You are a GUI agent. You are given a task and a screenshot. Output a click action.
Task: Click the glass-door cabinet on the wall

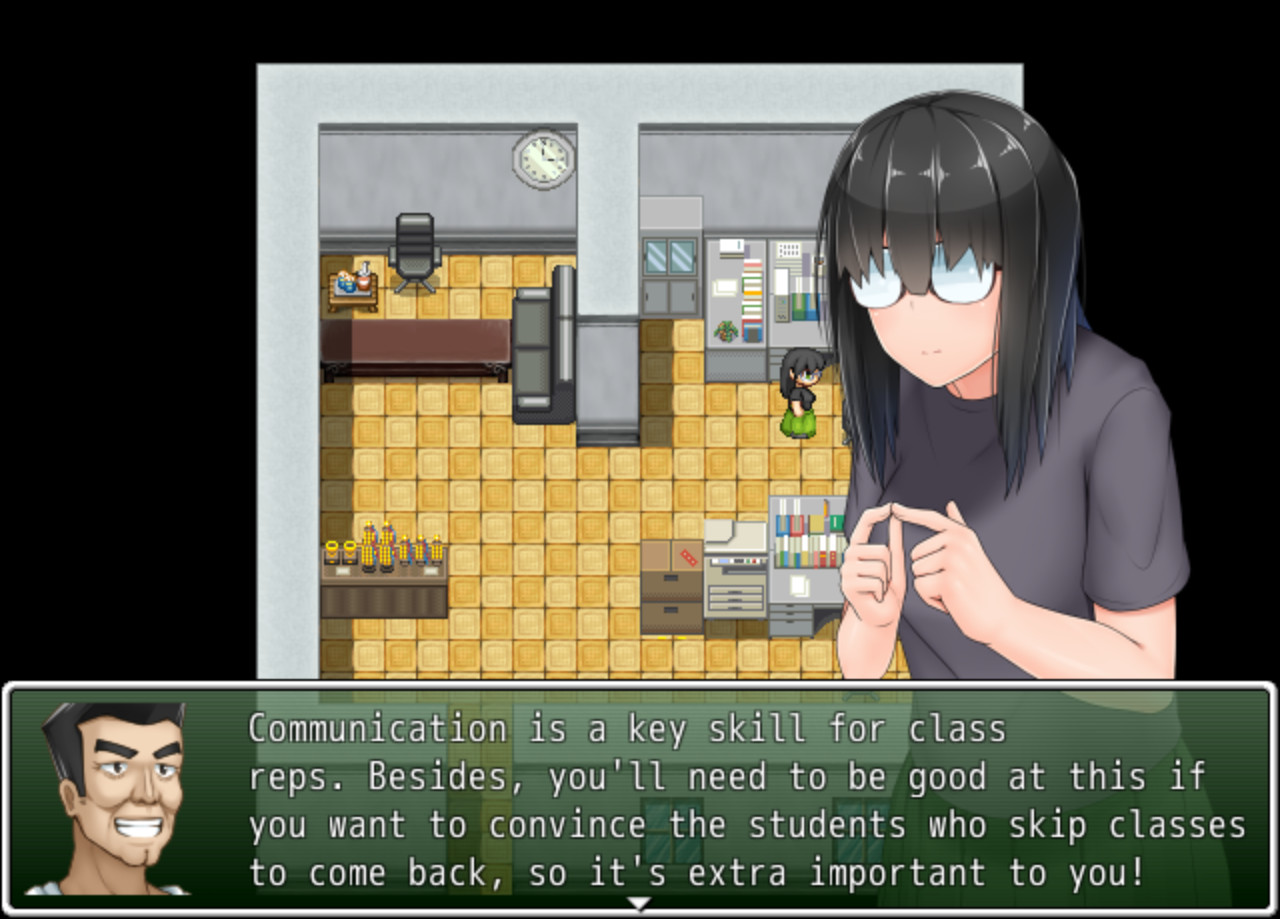pos(668,255)
